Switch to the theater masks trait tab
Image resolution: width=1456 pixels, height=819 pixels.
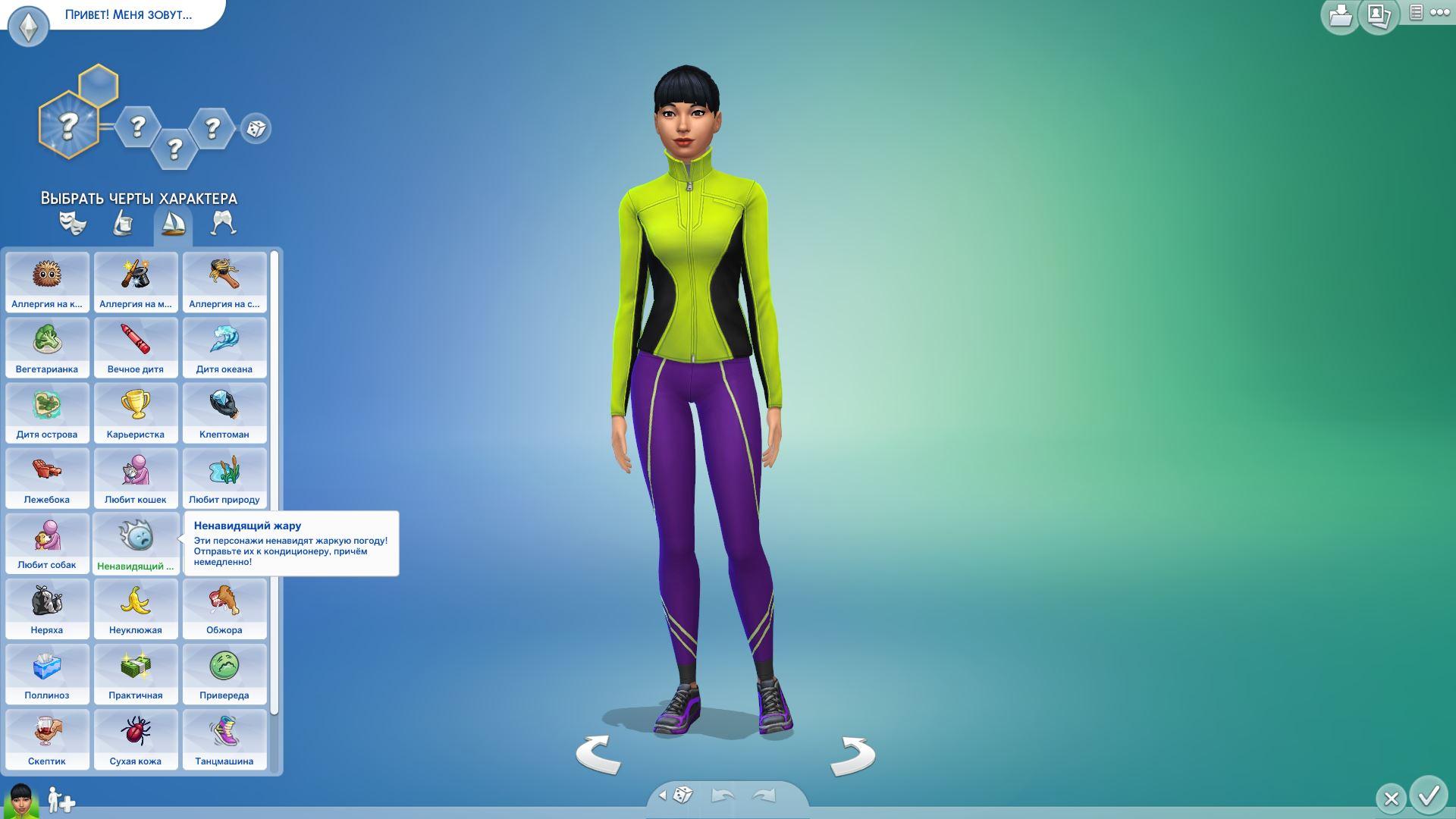pyautogui.click(x=73, y=224)
